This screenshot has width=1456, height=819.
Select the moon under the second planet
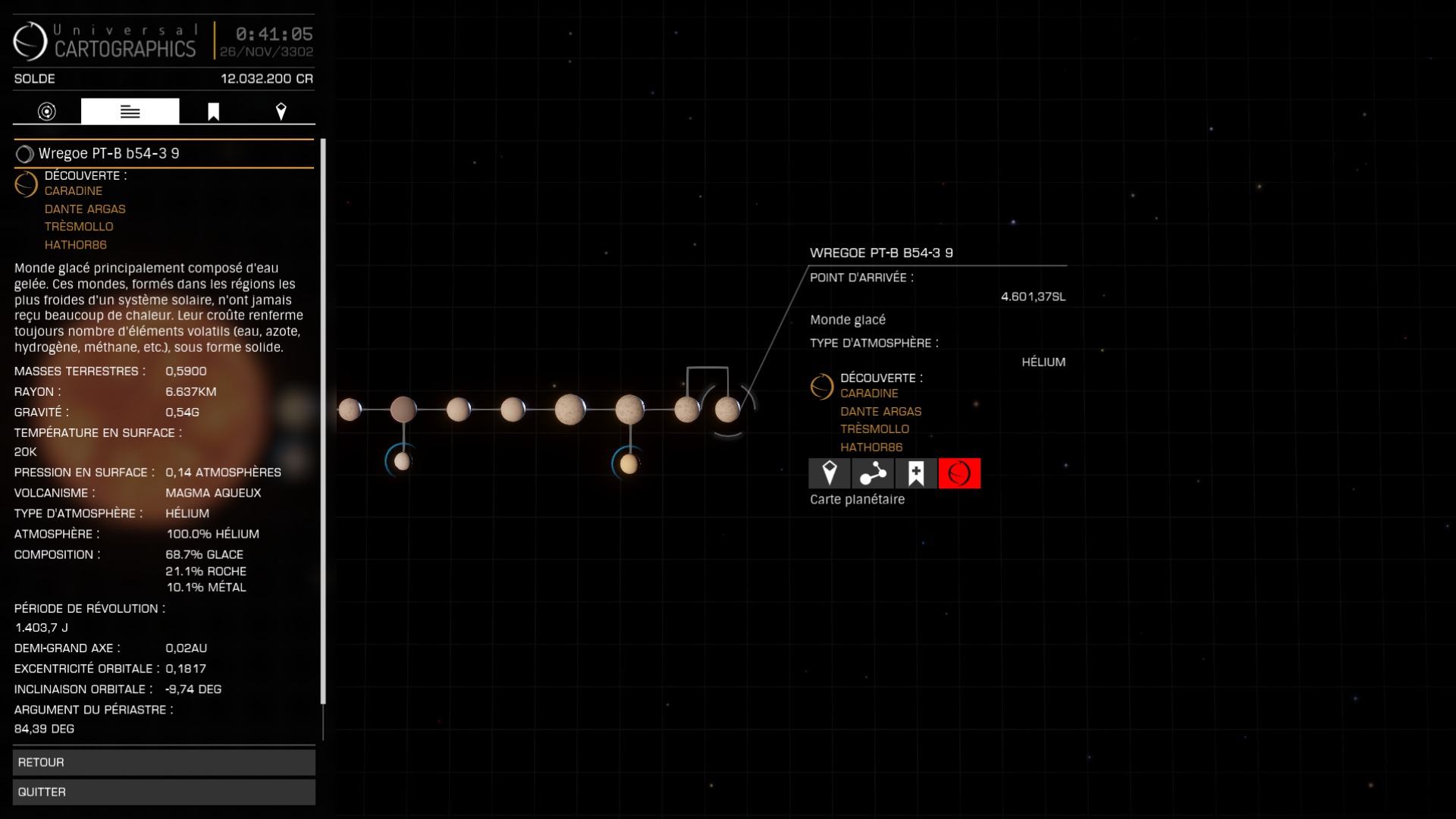403,461
